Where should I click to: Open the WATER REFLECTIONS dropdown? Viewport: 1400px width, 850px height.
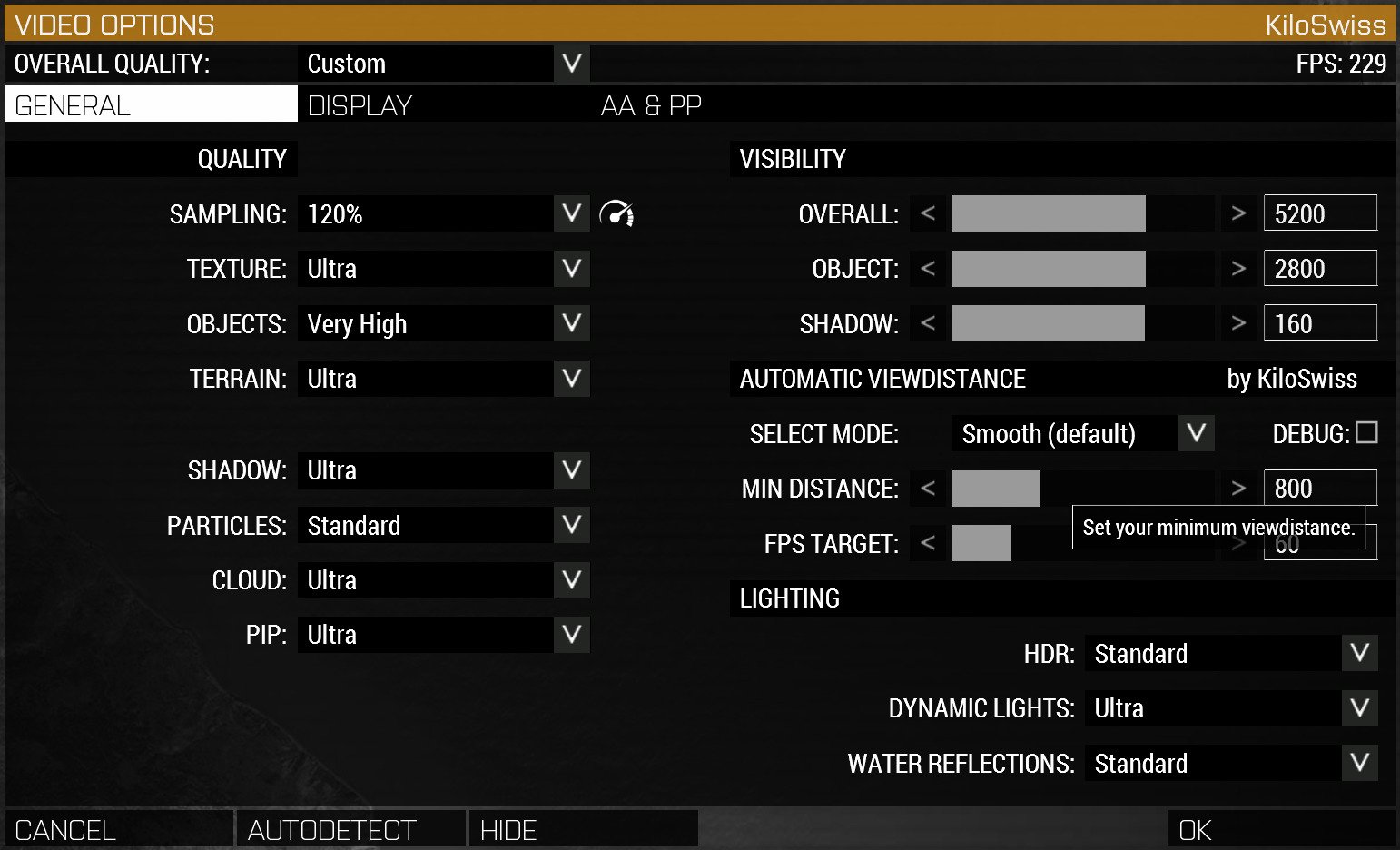pyautogui.click(x=1359, y=763)
